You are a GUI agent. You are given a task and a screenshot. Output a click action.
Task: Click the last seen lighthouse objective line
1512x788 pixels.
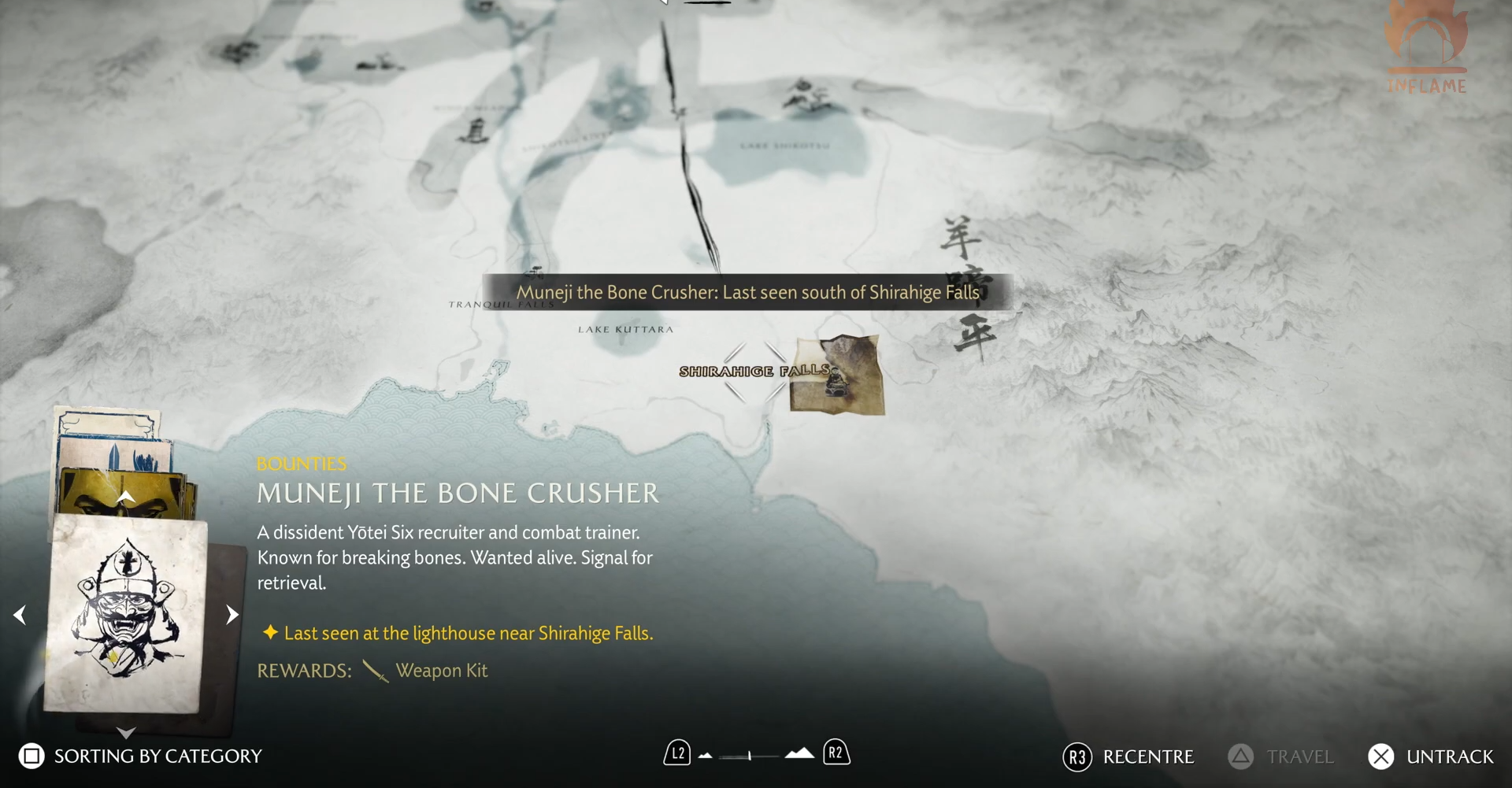[468, 633]
